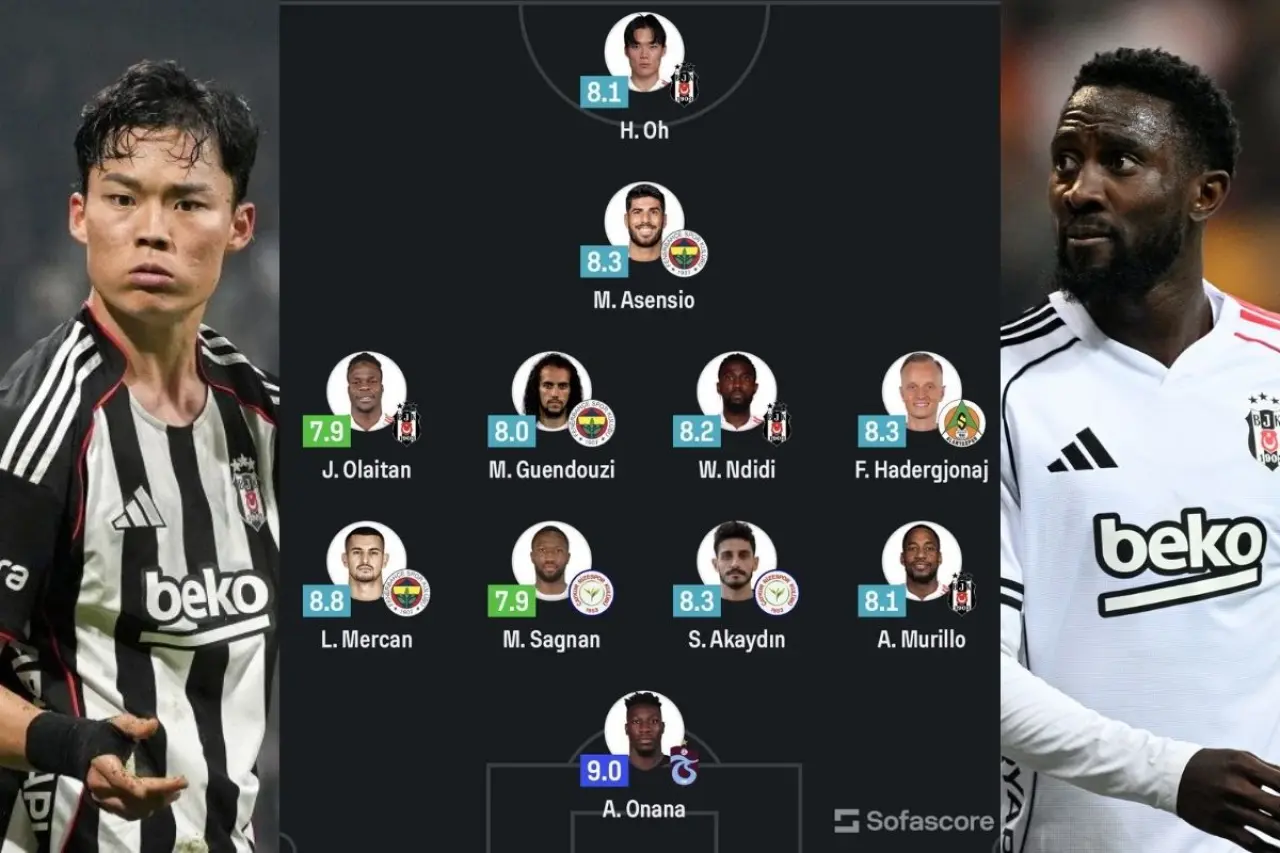Image resolution: width=1280 pixels, height=853 pixels.
Task: Open A. Murillo's player portrait
Action: click(921, 560)
